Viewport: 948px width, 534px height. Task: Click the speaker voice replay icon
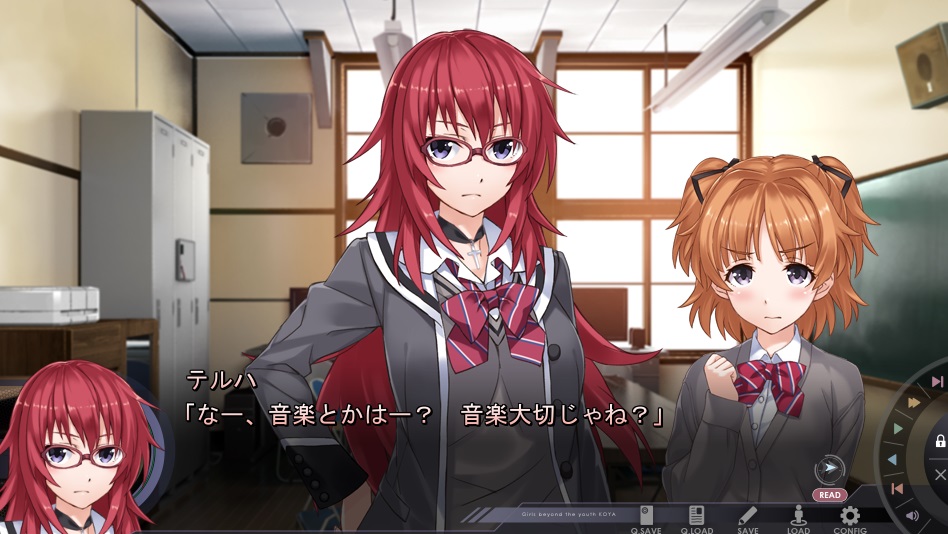pyautogui.click(x=912, y=516)
